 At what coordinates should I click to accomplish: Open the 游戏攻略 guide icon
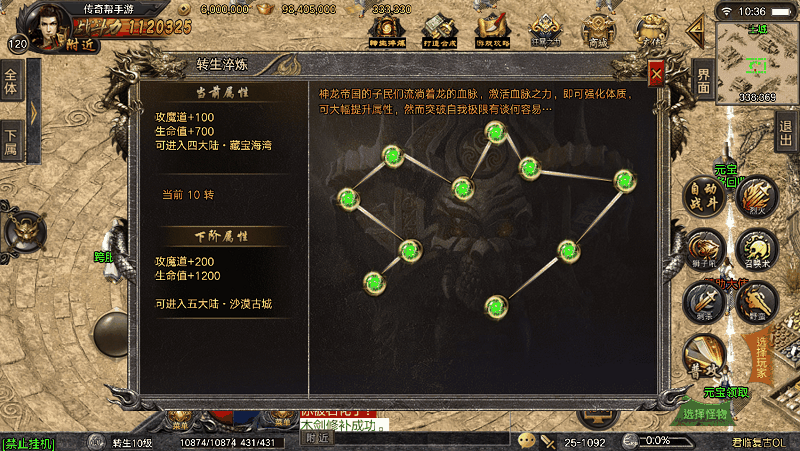pos(491,30)
